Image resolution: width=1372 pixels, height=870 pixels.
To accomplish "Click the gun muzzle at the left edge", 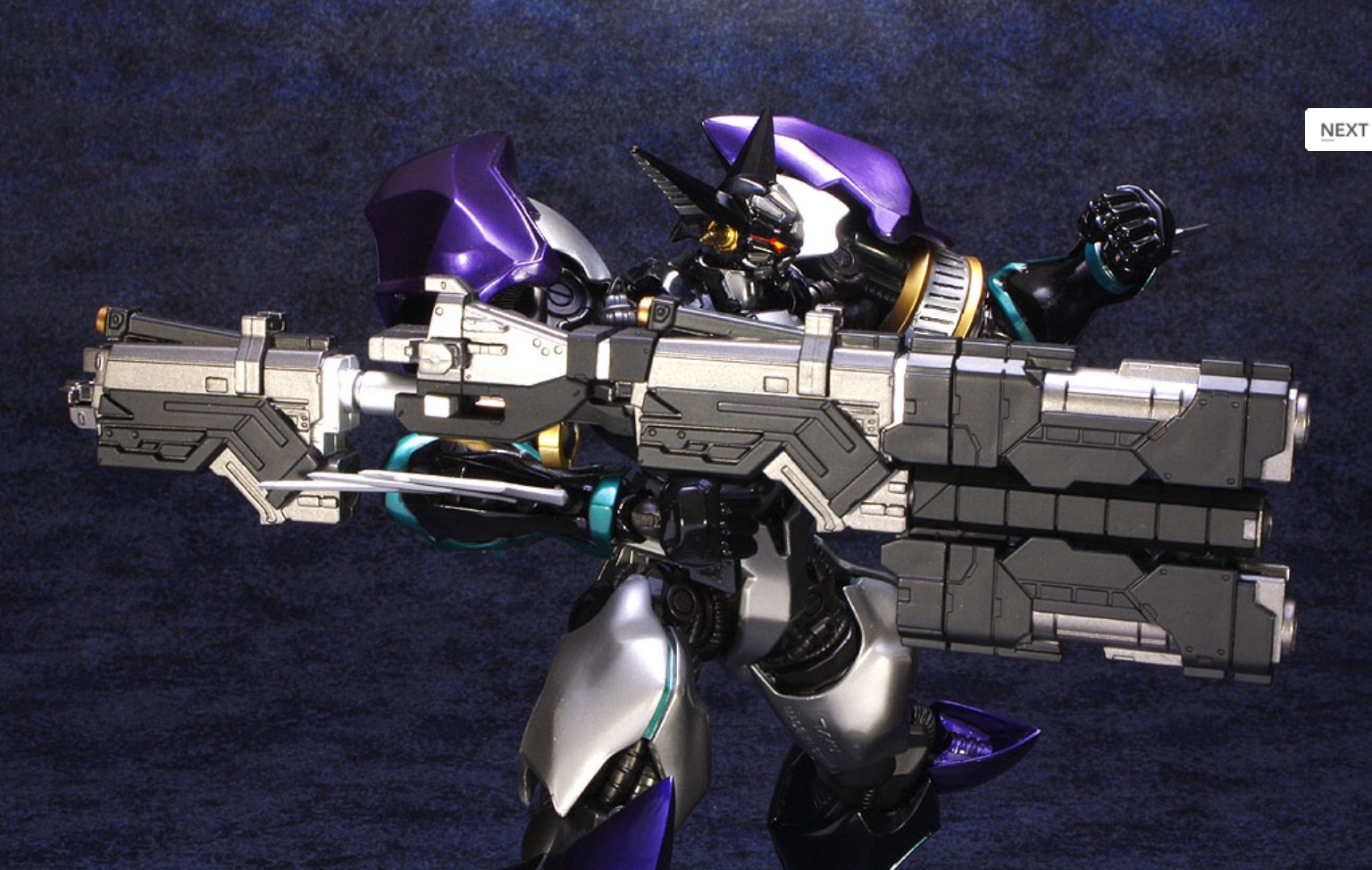I will point(80,393).
